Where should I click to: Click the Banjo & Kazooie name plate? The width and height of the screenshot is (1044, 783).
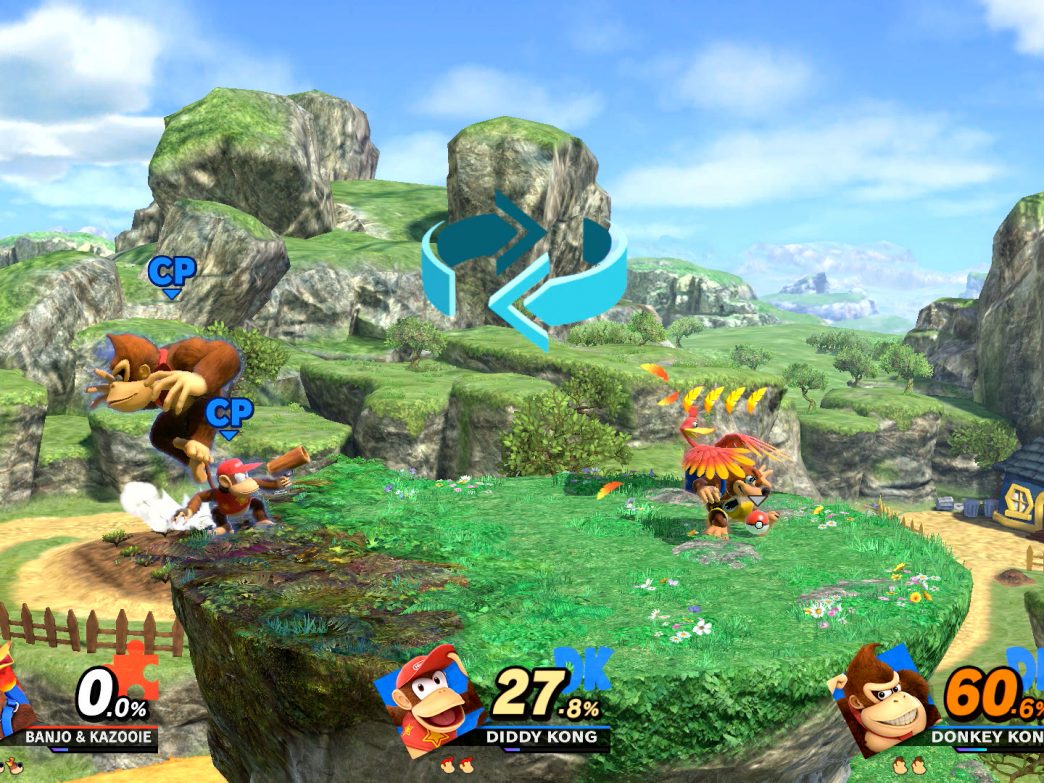click(x=89, y=738)
